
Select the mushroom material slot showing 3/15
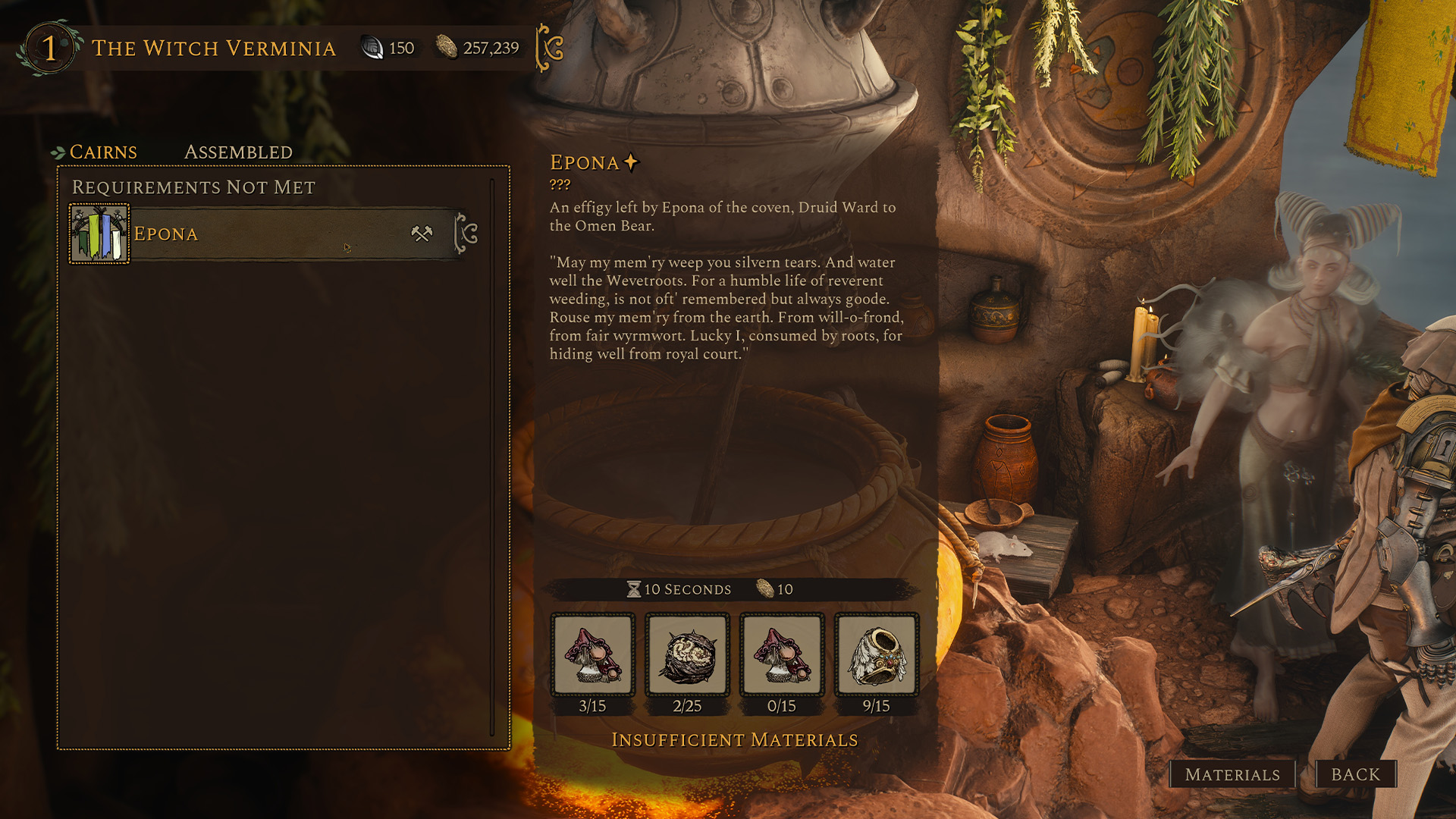(x=592, y=655)
